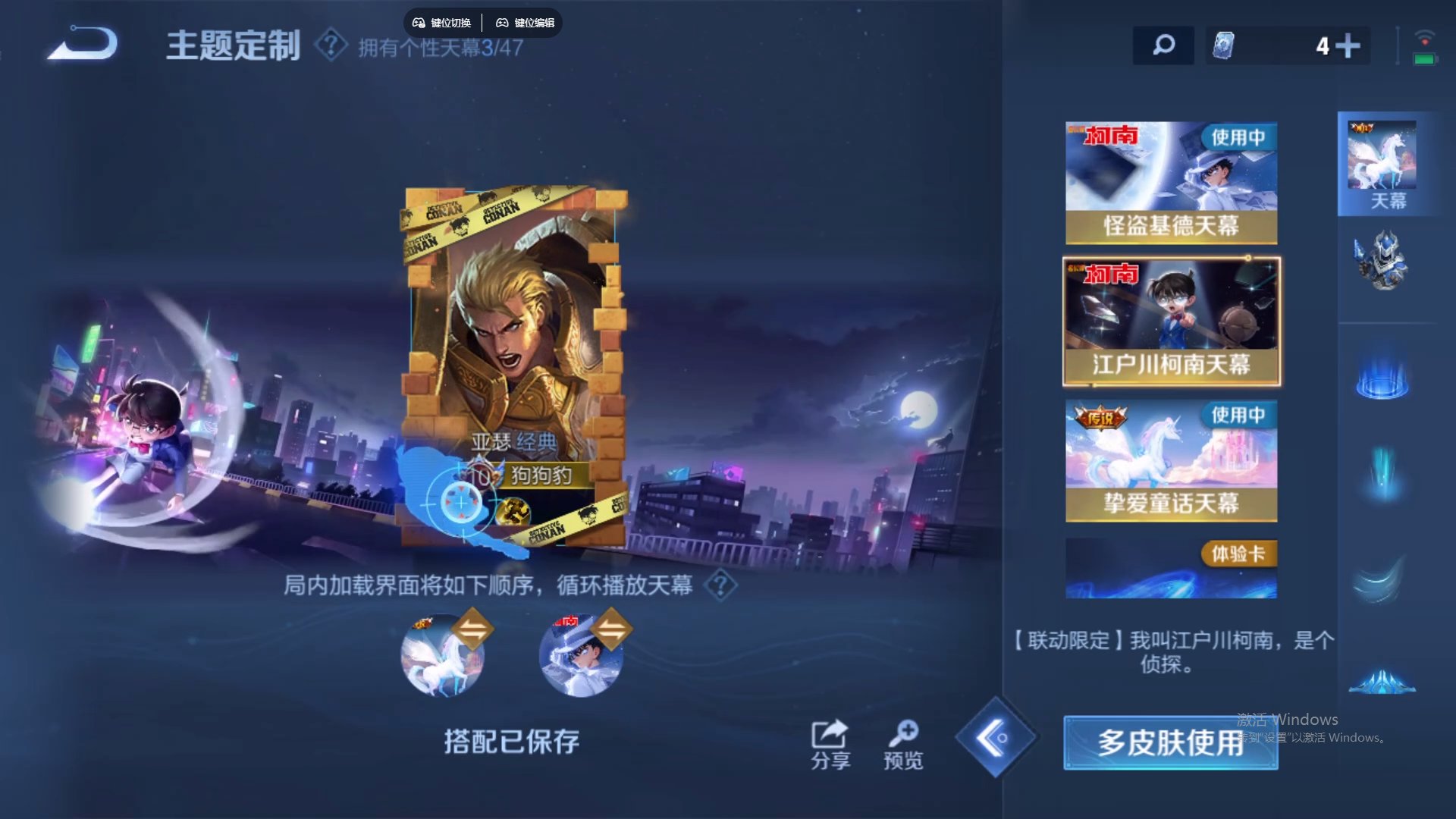
Task: Switch to 江户川柯南天幕 entry
Action: [1171, 318]
